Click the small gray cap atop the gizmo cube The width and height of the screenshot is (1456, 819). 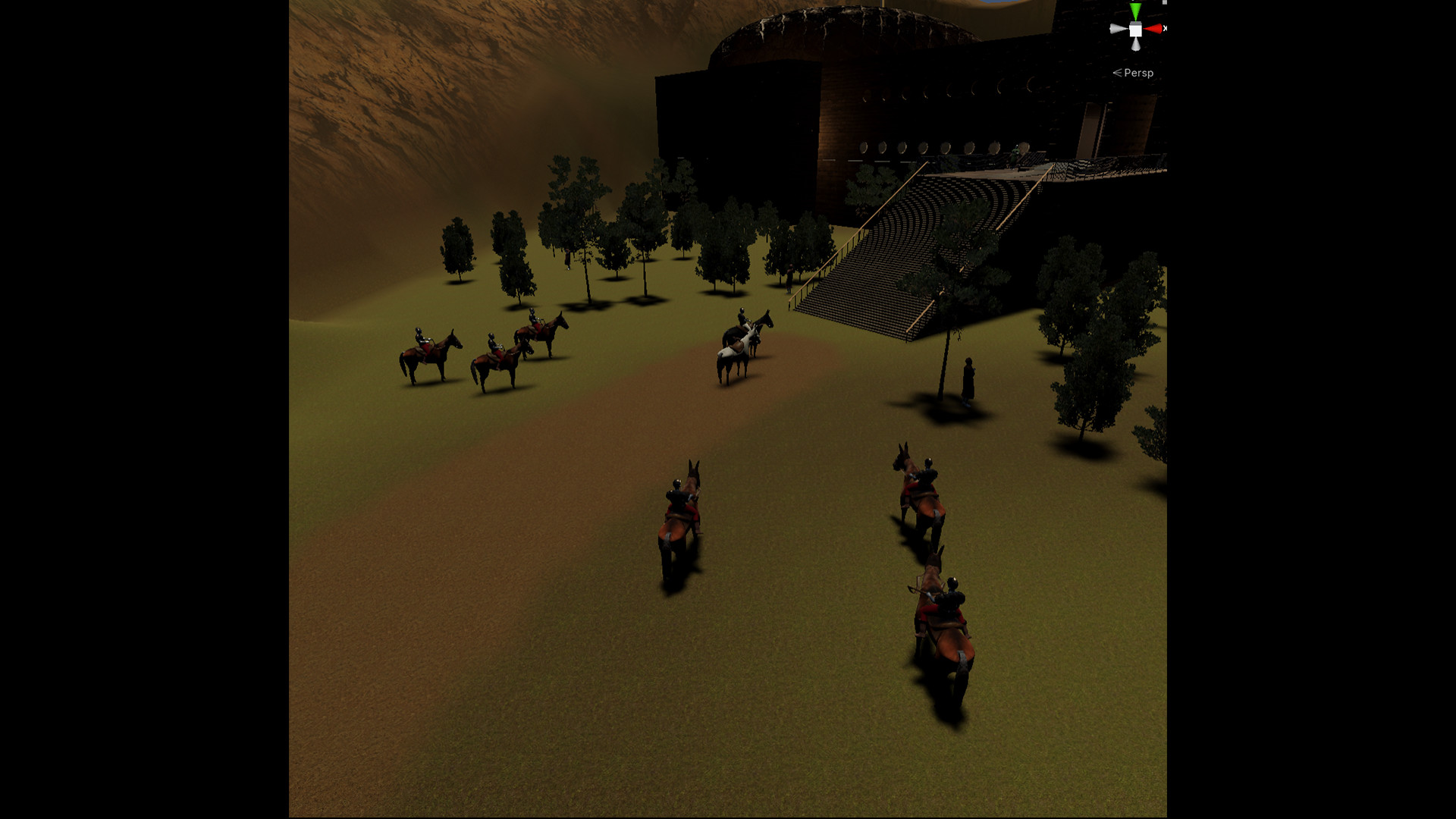(x=1135, y=24)
